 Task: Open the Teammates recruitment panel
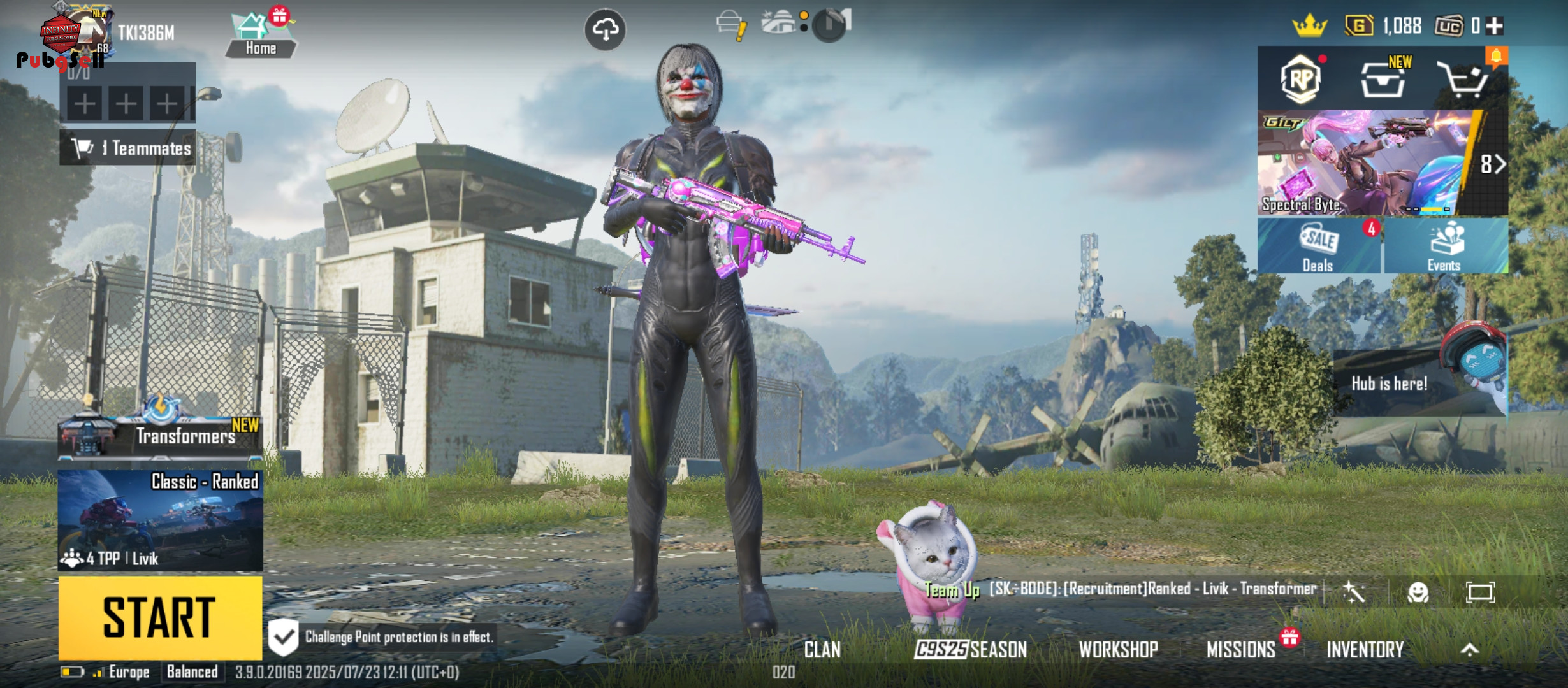tap(128, 148)
